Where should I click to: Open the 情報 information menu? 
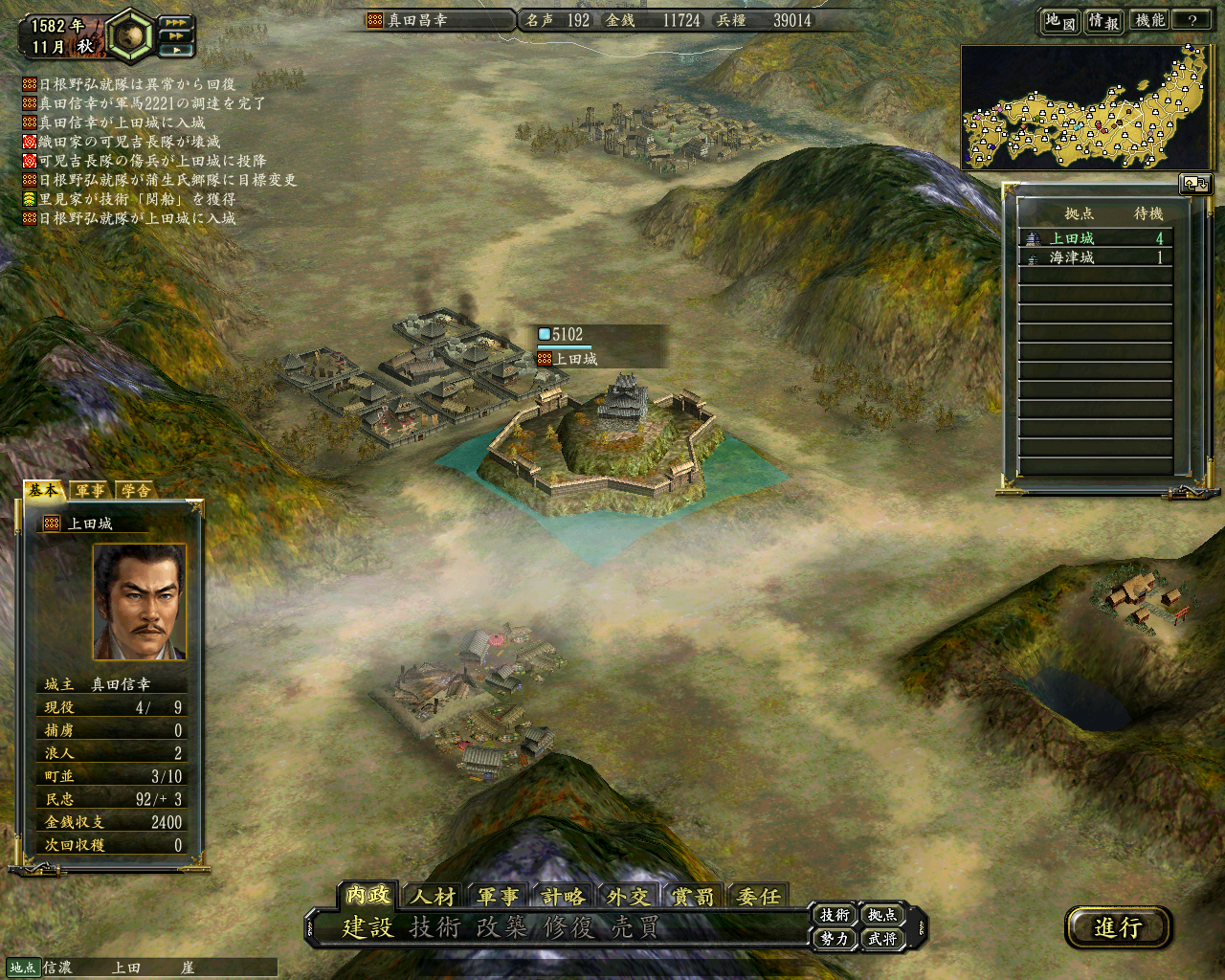click(1103, 20)
